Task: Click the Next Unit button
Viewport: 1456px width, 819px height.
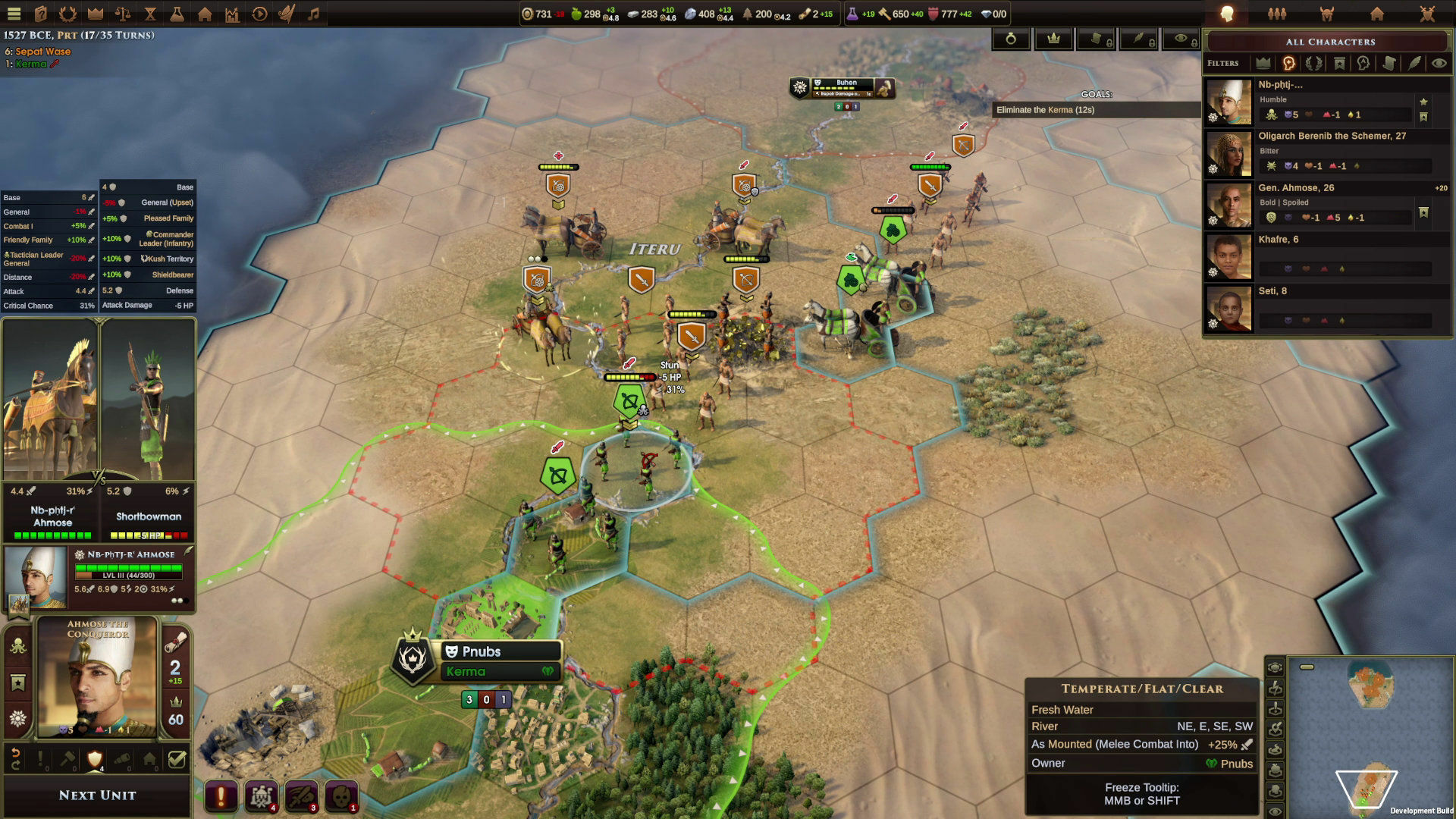Action: point(97,794)
